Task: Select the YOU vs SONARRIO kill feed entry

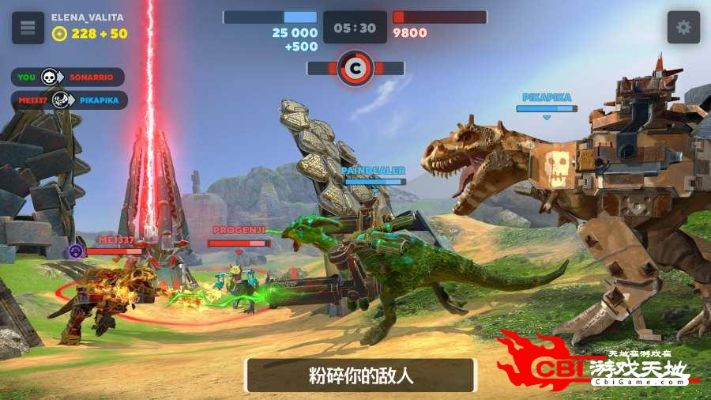Action: pyautogui.click(x=68, y=77)
